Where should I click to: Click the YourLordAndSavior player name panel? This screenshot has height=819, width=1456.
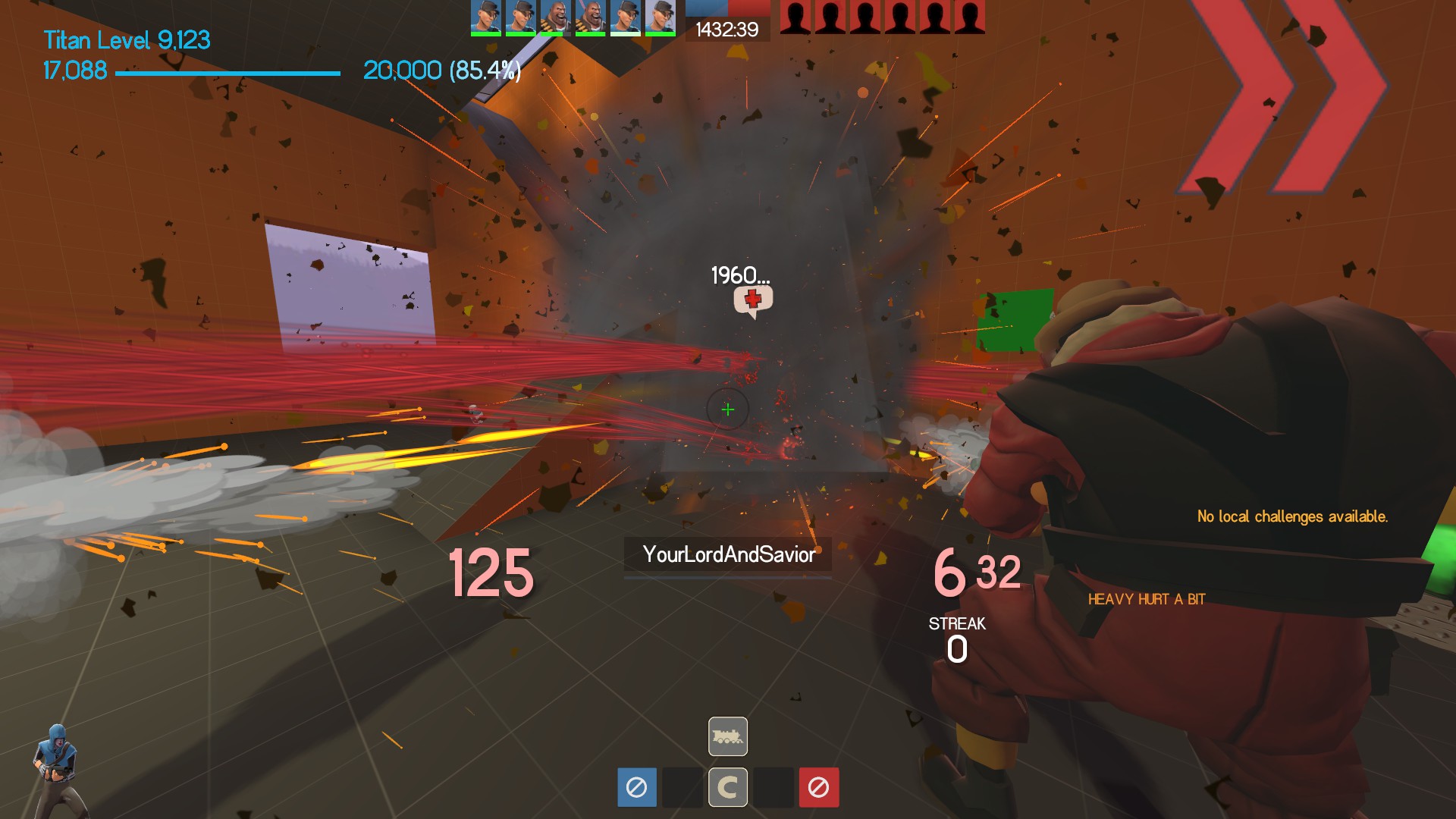click(727, 554)
